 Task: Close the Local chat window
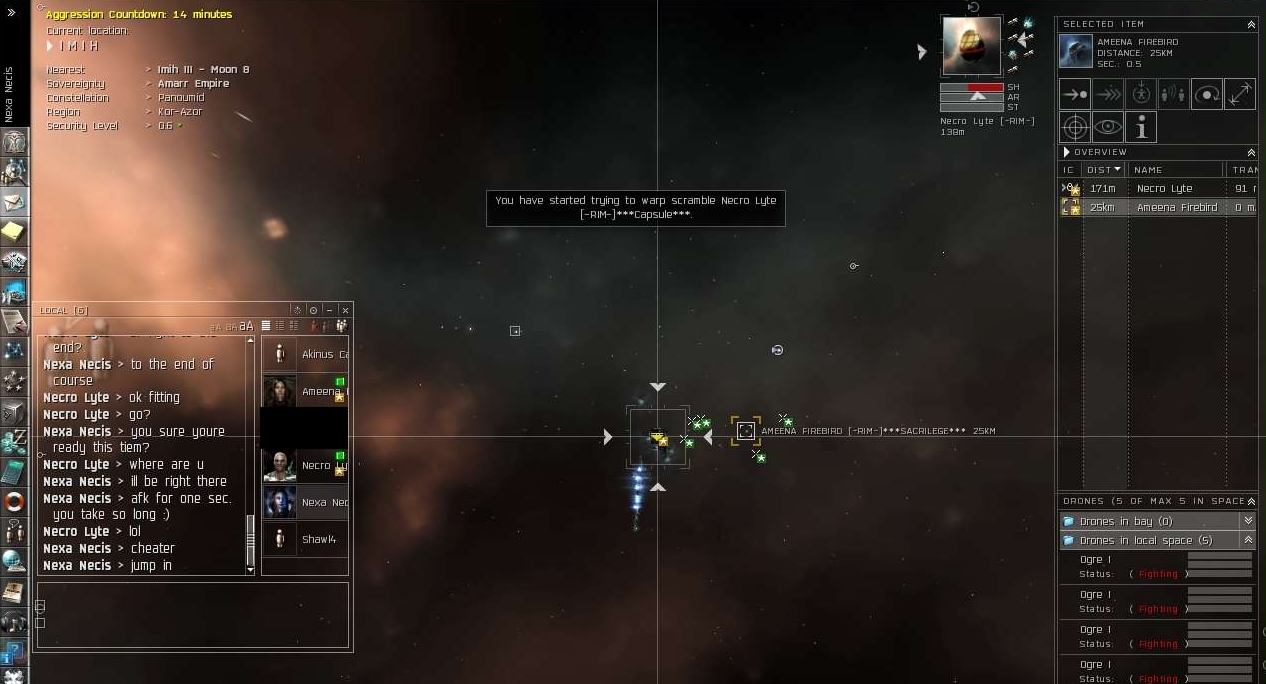coord(345,311)
